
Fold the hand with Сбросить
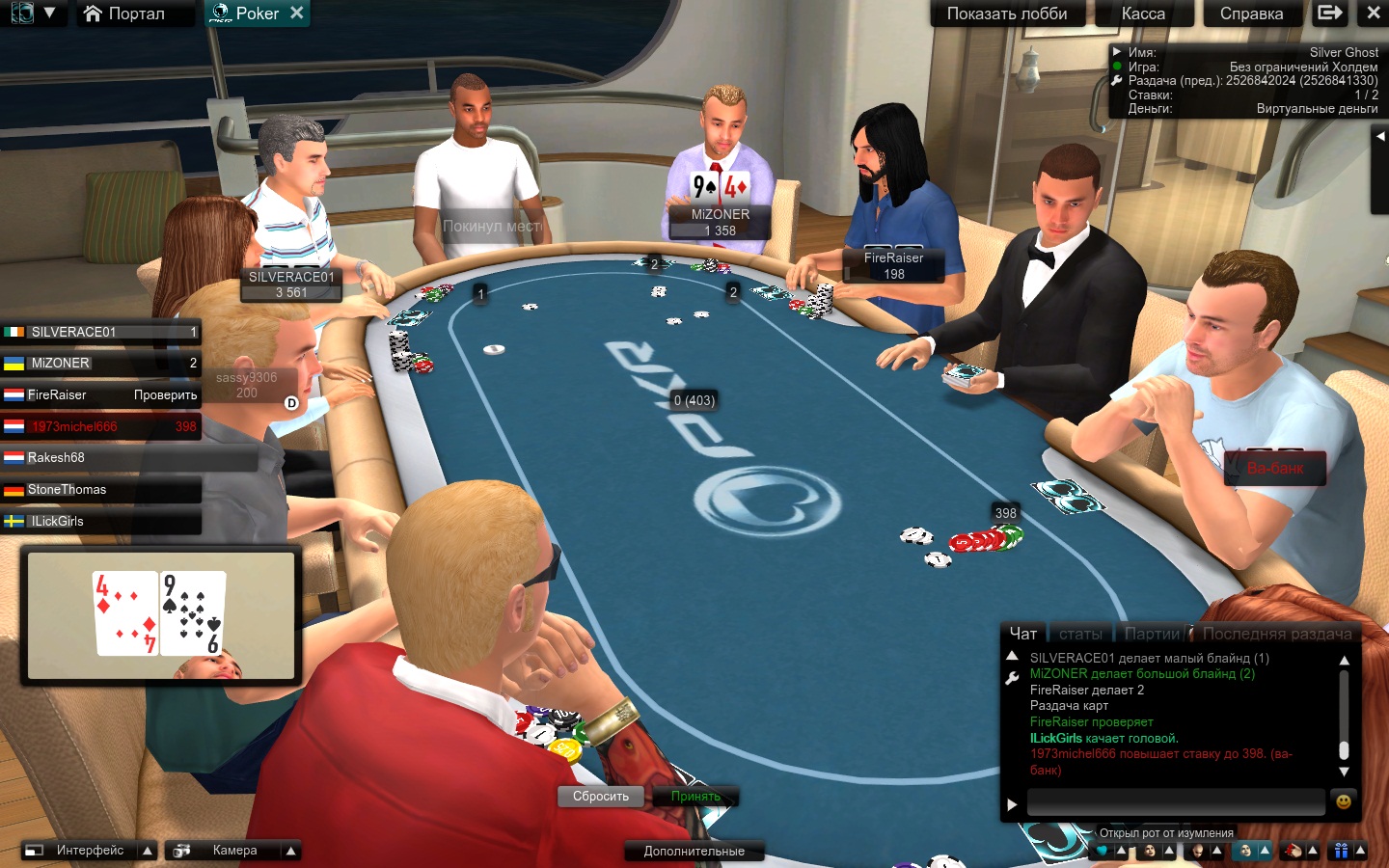(x=600, y=797)
